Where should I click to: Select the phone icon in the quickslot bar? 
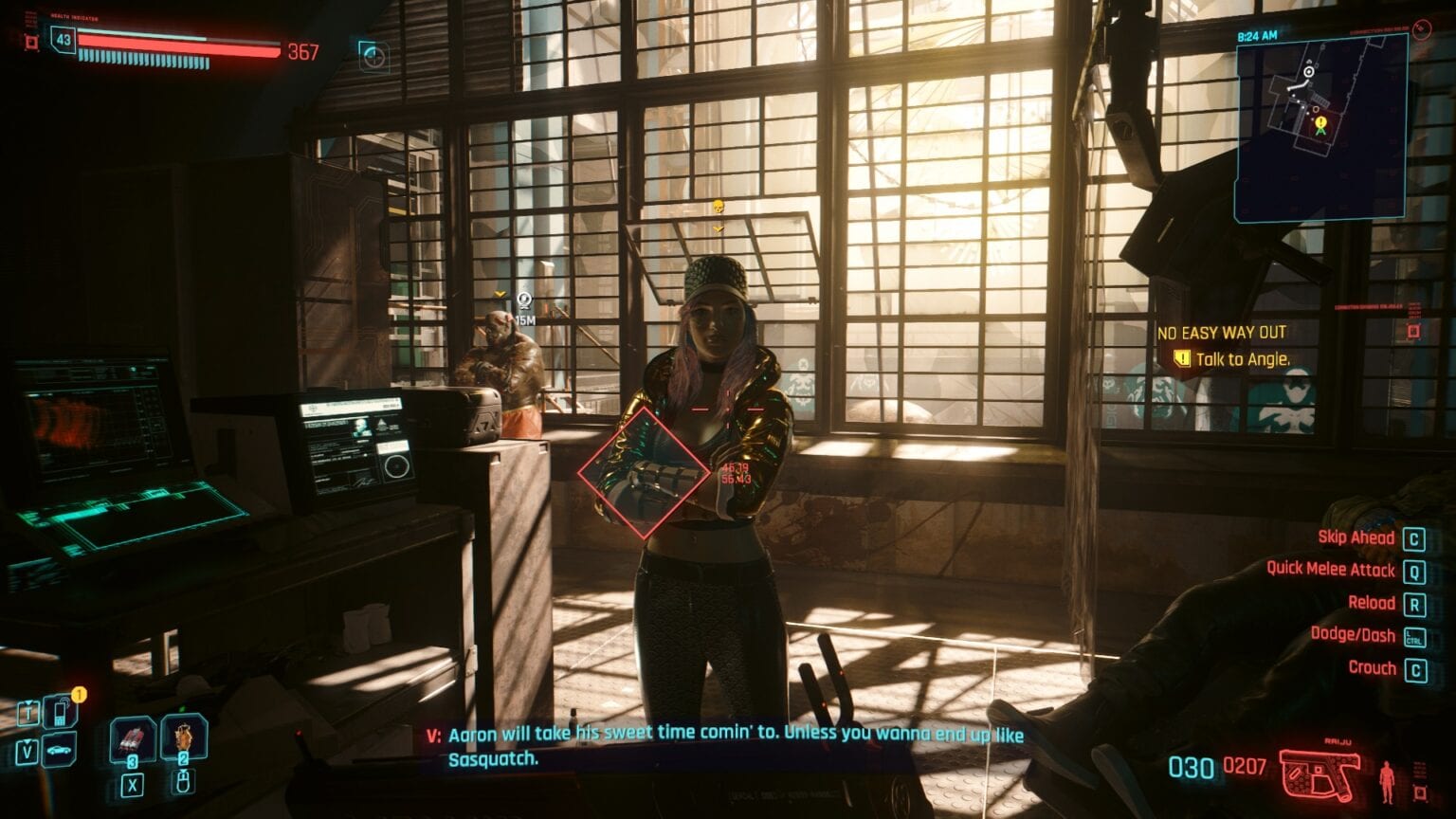click(x=59, y=711)
